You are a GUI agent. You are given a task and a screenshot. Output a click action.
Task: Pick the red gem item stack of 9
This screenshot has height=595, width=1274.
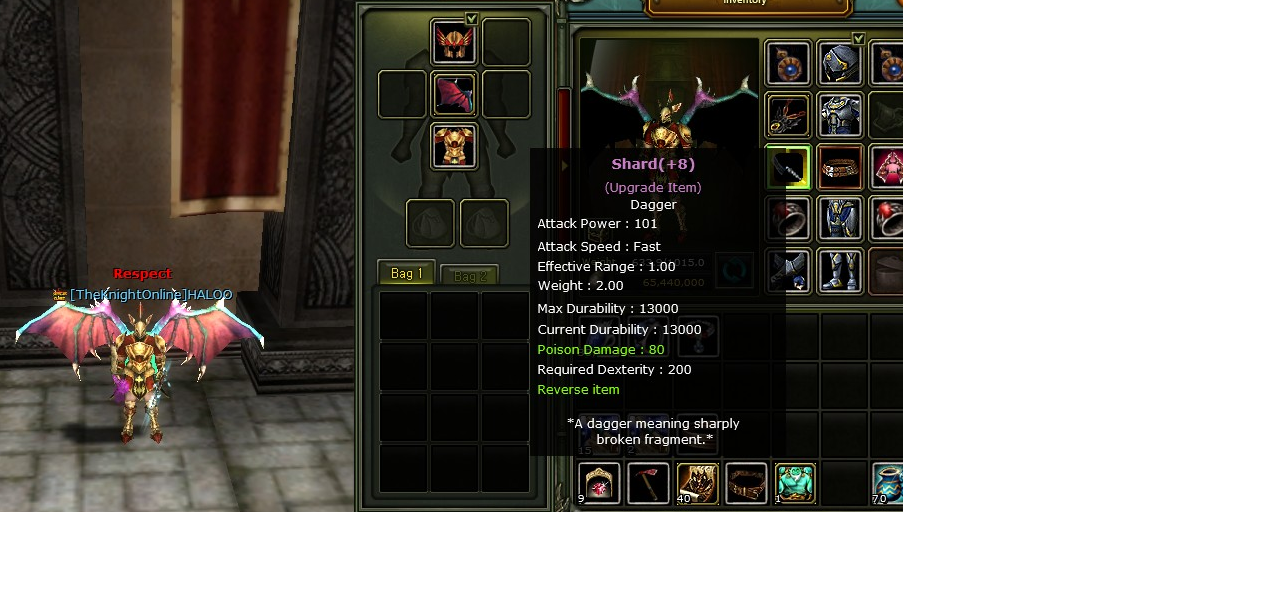(x=600, y=484)
